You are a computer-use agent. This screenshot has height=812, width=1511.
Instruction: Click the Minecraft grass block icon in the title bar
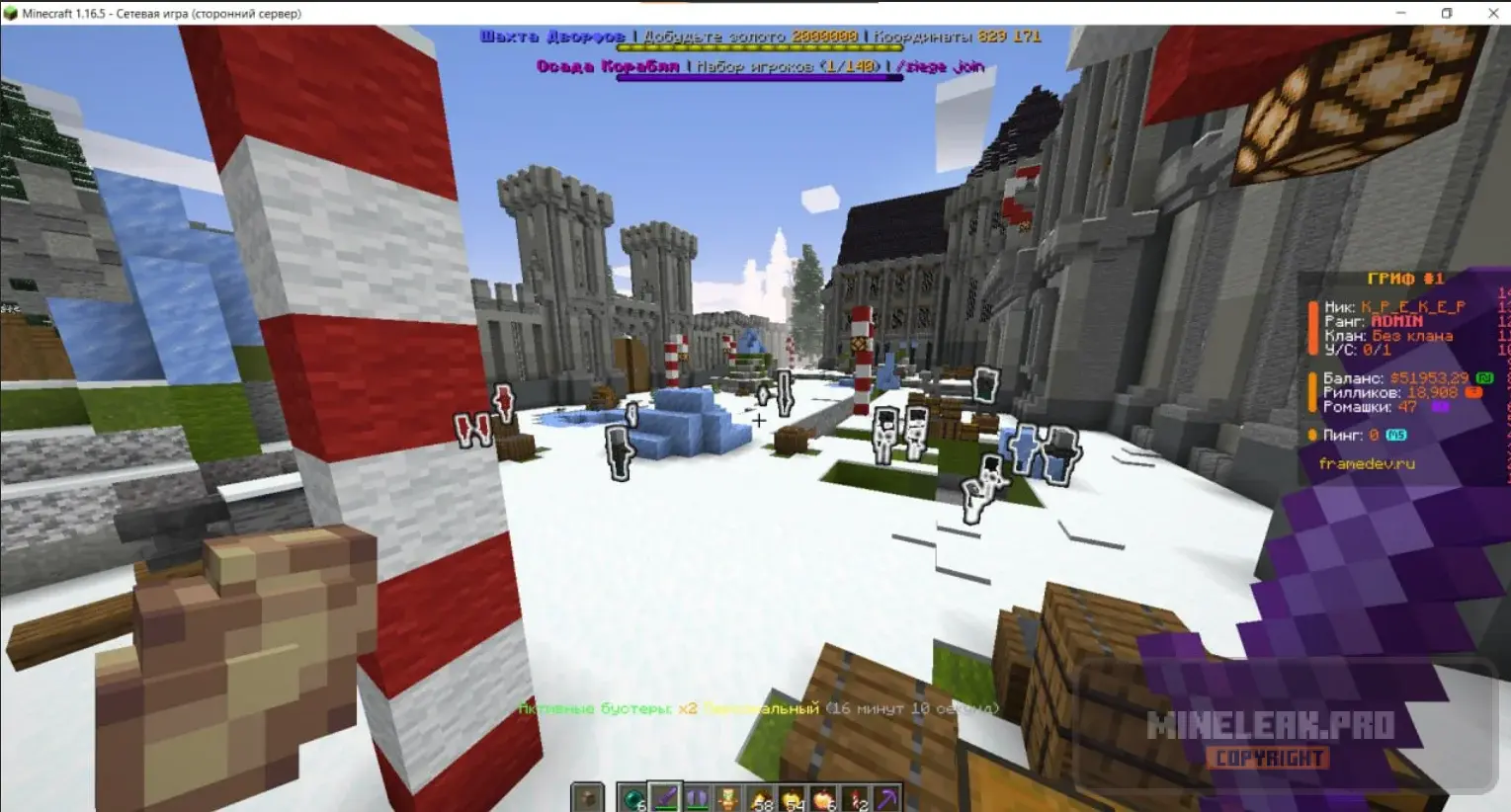point(10,13)
